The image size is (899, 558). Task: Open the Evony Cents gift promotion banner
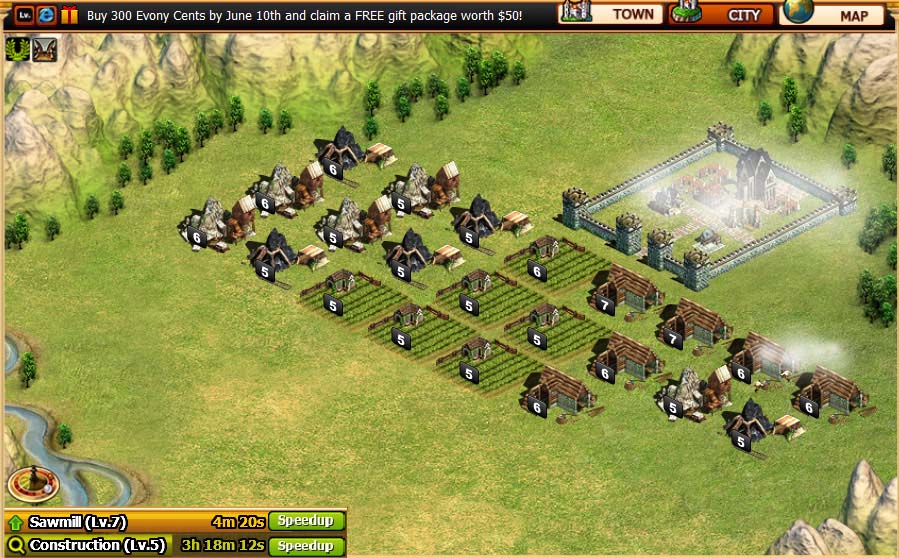click(x=304, y=16)
